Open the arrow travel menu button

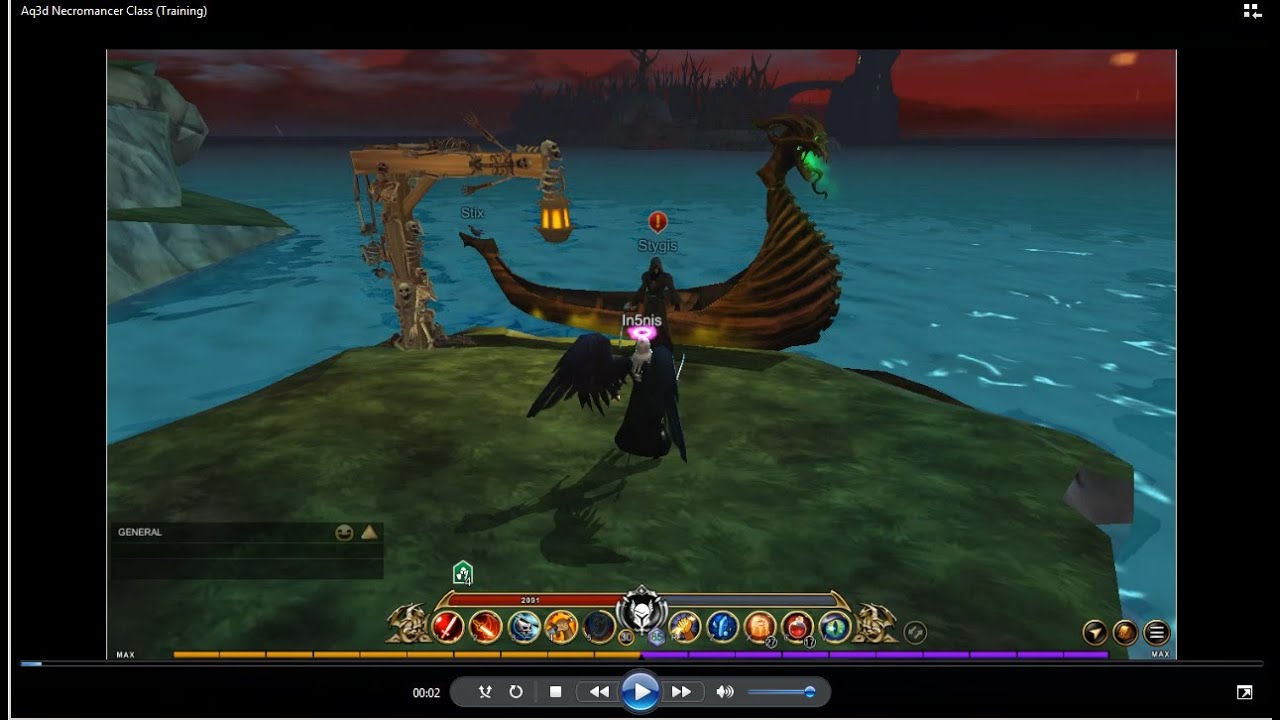coord(1096,632)
